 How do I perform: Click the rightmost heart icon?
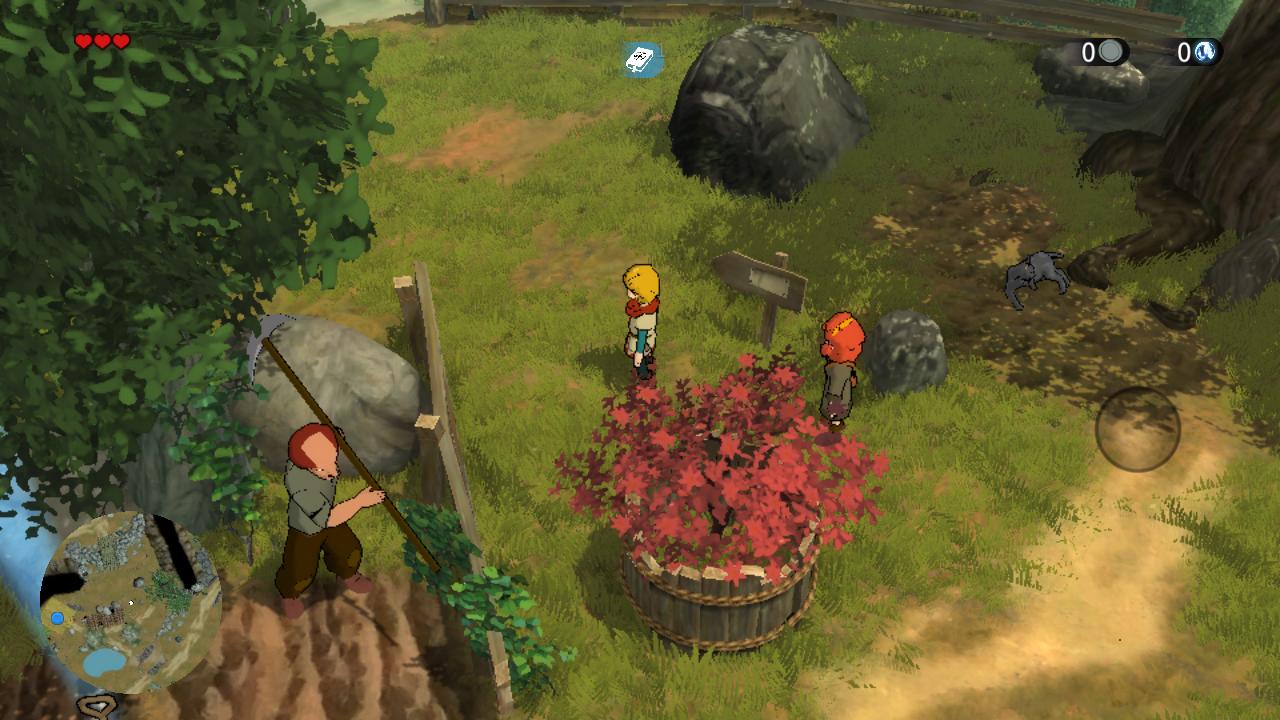point(119,42)
